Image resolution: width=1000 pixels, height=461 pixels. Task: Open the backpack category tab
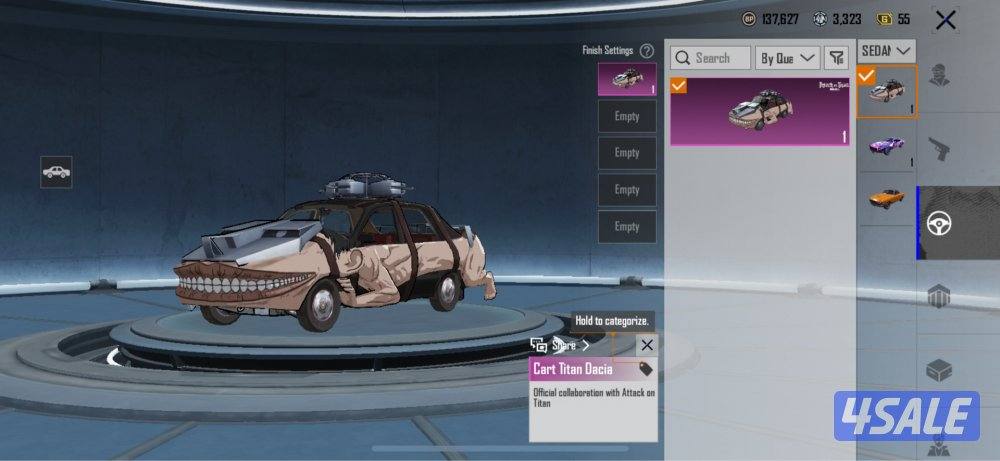[x=939, y=297]
